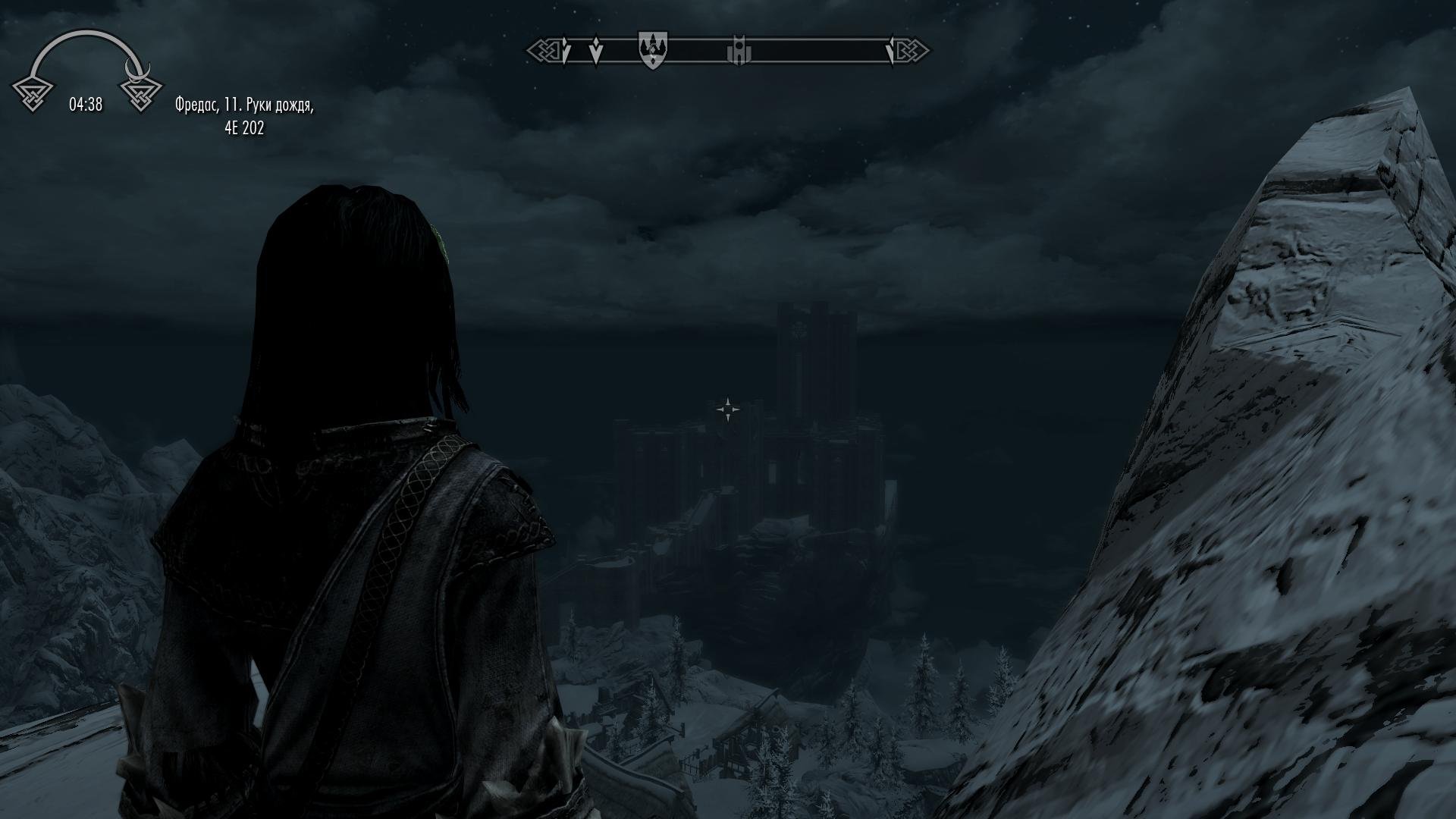This screenshot has height=819, width=1456.
Task: Click the shield-shaped city marker on the compass
Action: (x=652, y=49)
